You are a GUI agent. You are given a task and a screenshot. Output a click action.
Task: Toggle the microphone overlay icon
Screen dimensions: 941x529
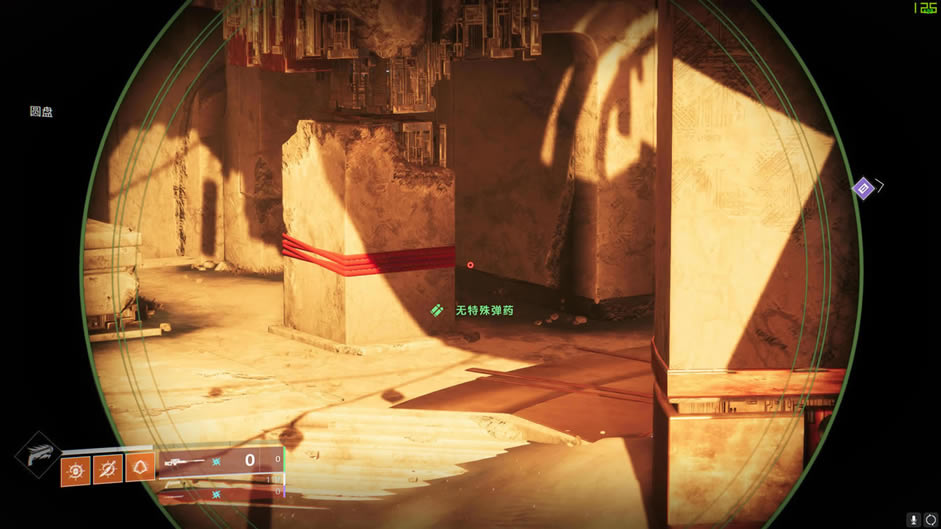[x=914, y=519]
